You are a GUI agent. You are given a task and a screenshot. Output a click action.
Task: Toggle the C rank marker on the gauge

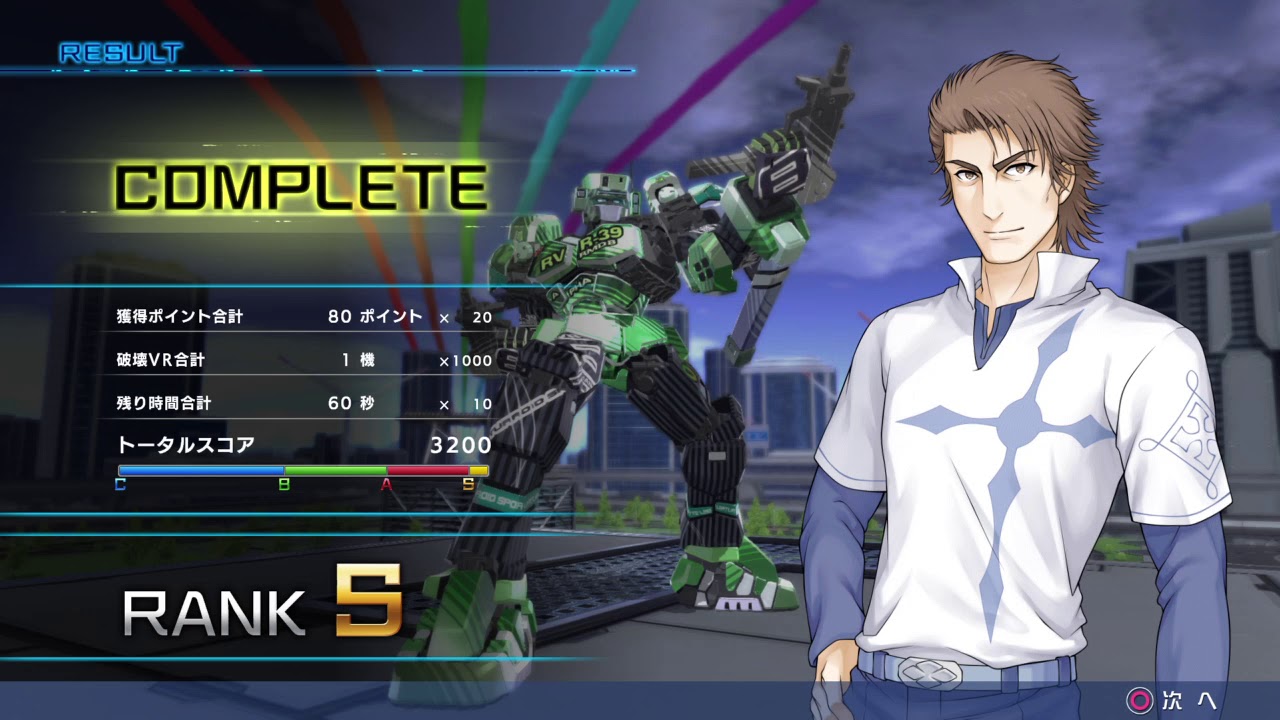coord(120,485)
